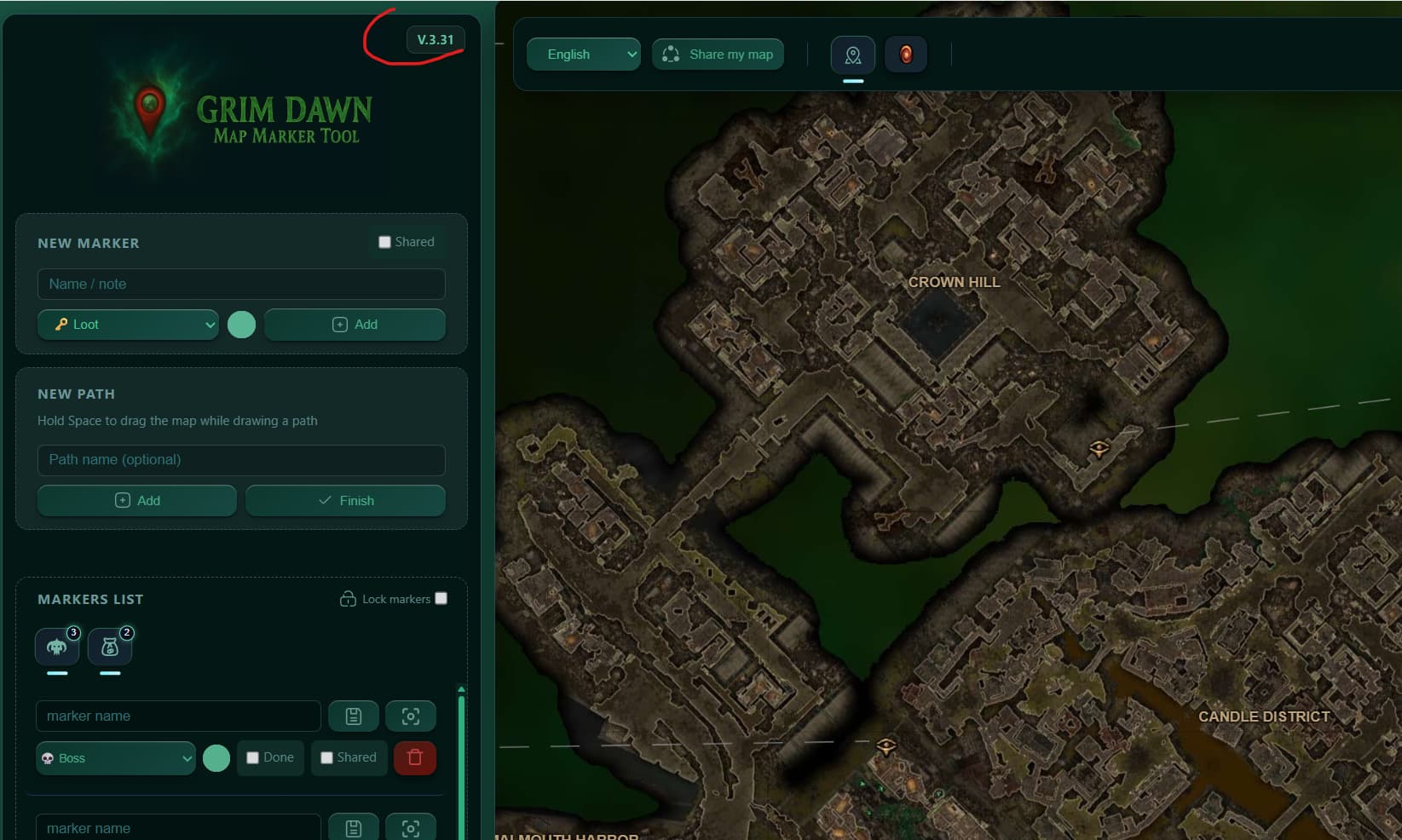1402x840 pixels.
Task: Start a new path with Add button
Action: pos(137,501)
